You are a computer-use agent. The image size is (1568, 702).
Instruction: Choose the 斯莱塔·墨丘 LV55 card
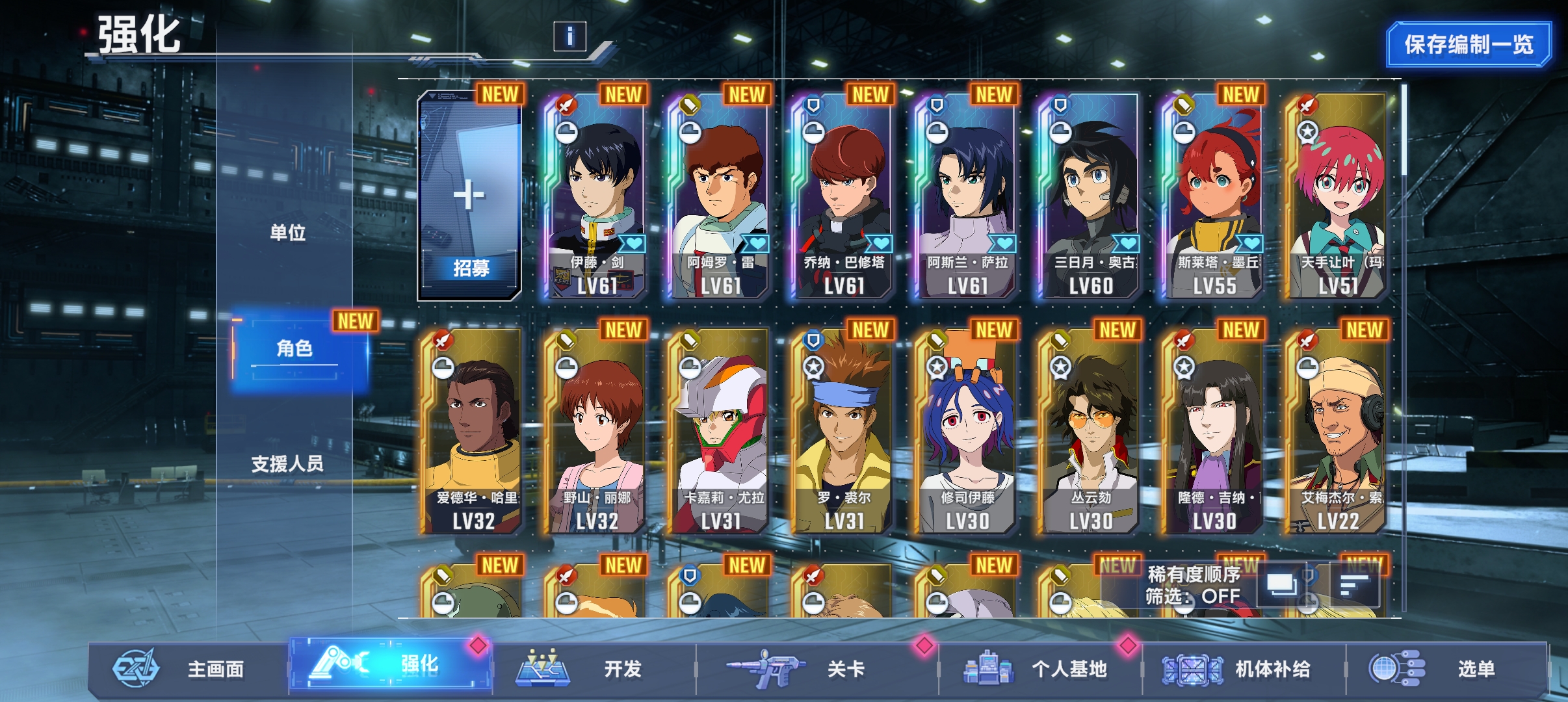click(1213, 196)
